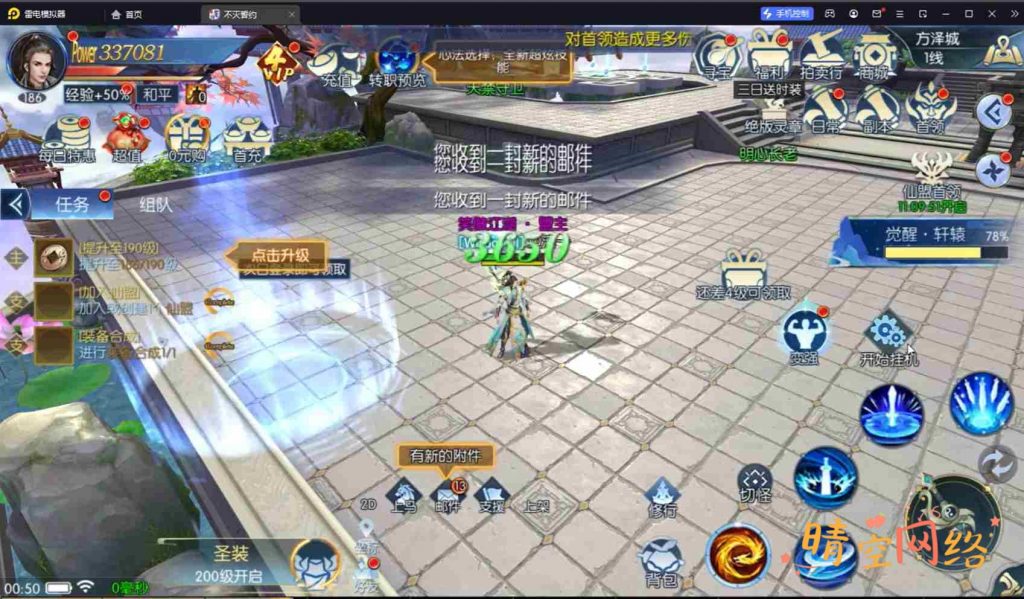
Task: Open the 背包 backpack
Action: [660, 562]
